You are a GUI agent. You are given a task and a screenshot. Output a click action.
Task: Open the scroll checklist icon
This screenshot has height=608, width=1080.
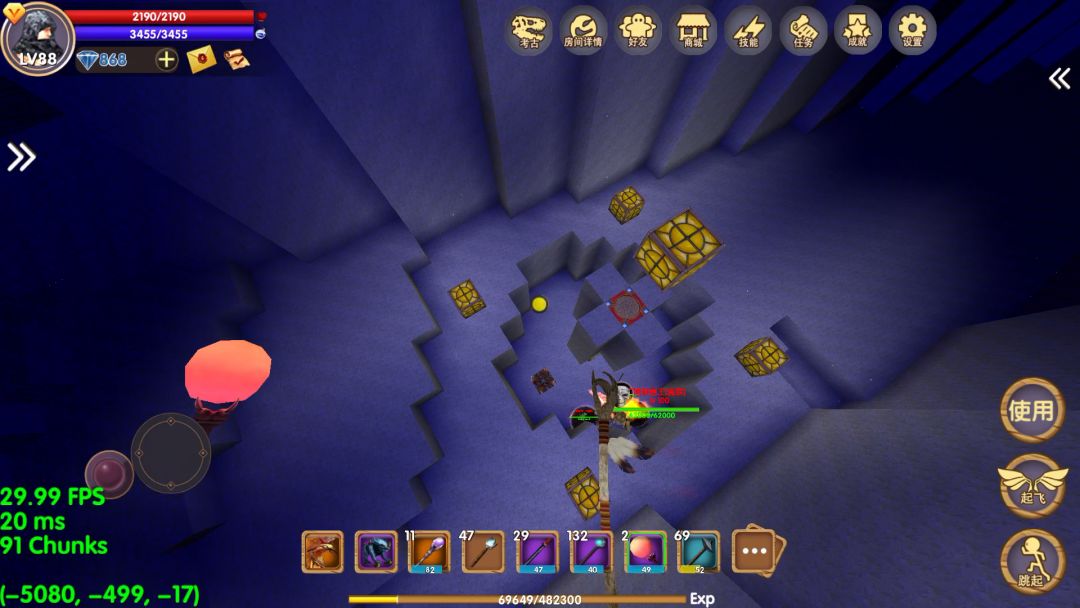pyautogui.click(x=236, y=60)
